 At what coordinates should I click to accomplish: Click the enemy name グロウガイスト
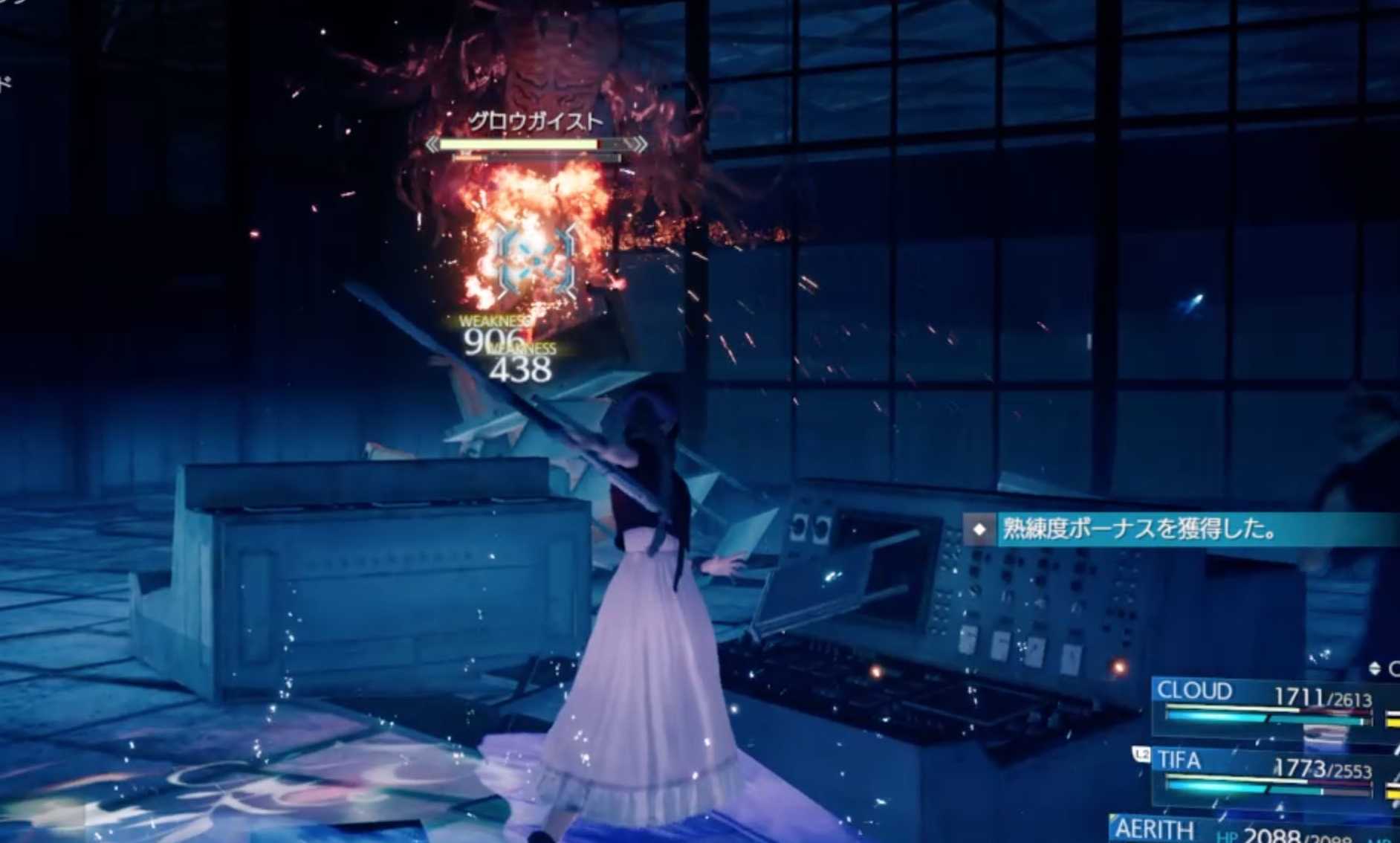pos(534,120)
